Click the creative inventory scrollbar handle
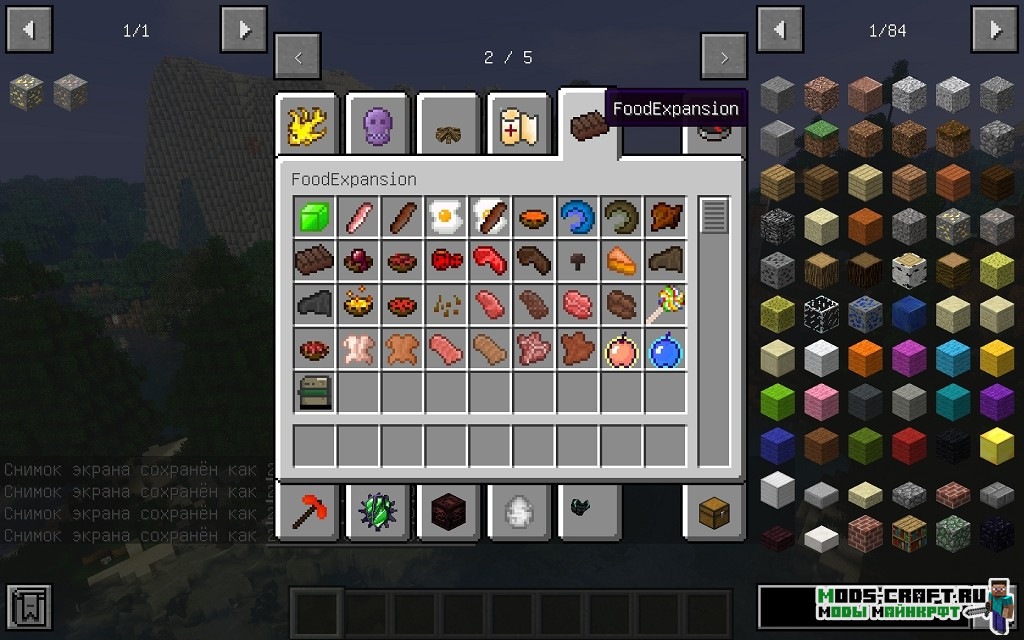1024x640 pixels. click(x=714, y=215)
